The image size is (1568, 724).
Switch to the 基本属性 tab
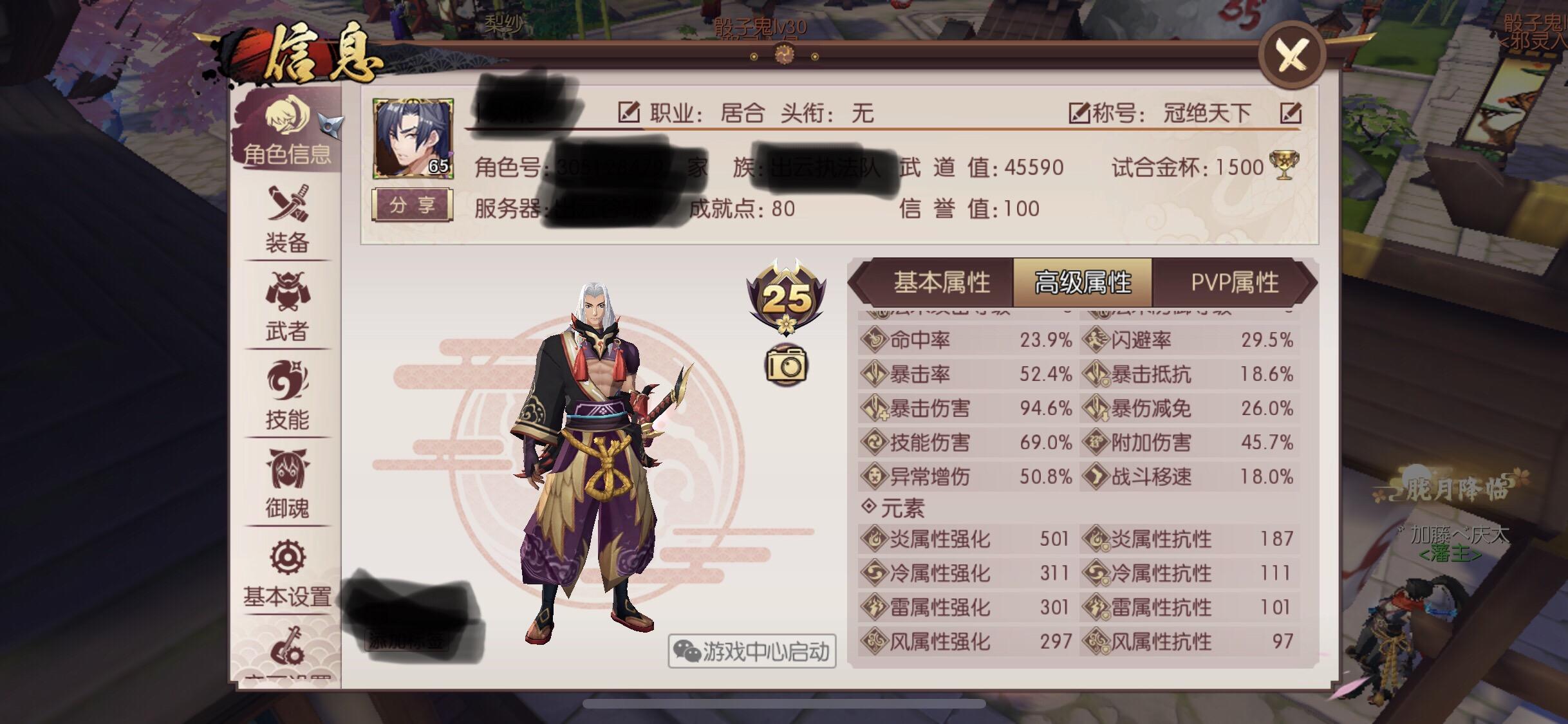click(942, 282)
